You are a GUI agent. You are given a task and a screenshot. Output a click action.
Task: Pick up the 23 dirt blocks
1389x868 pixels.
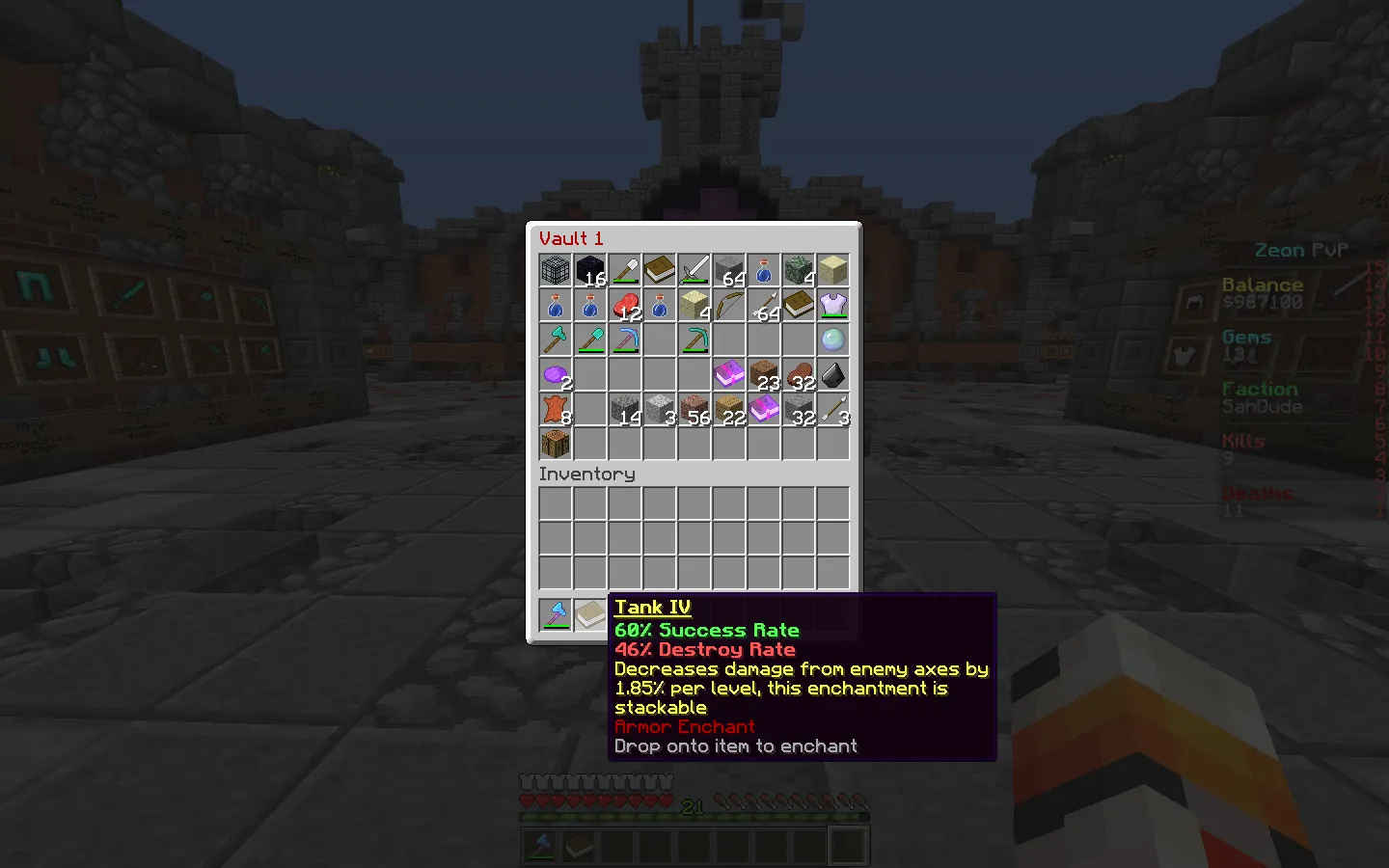[764, 375]
